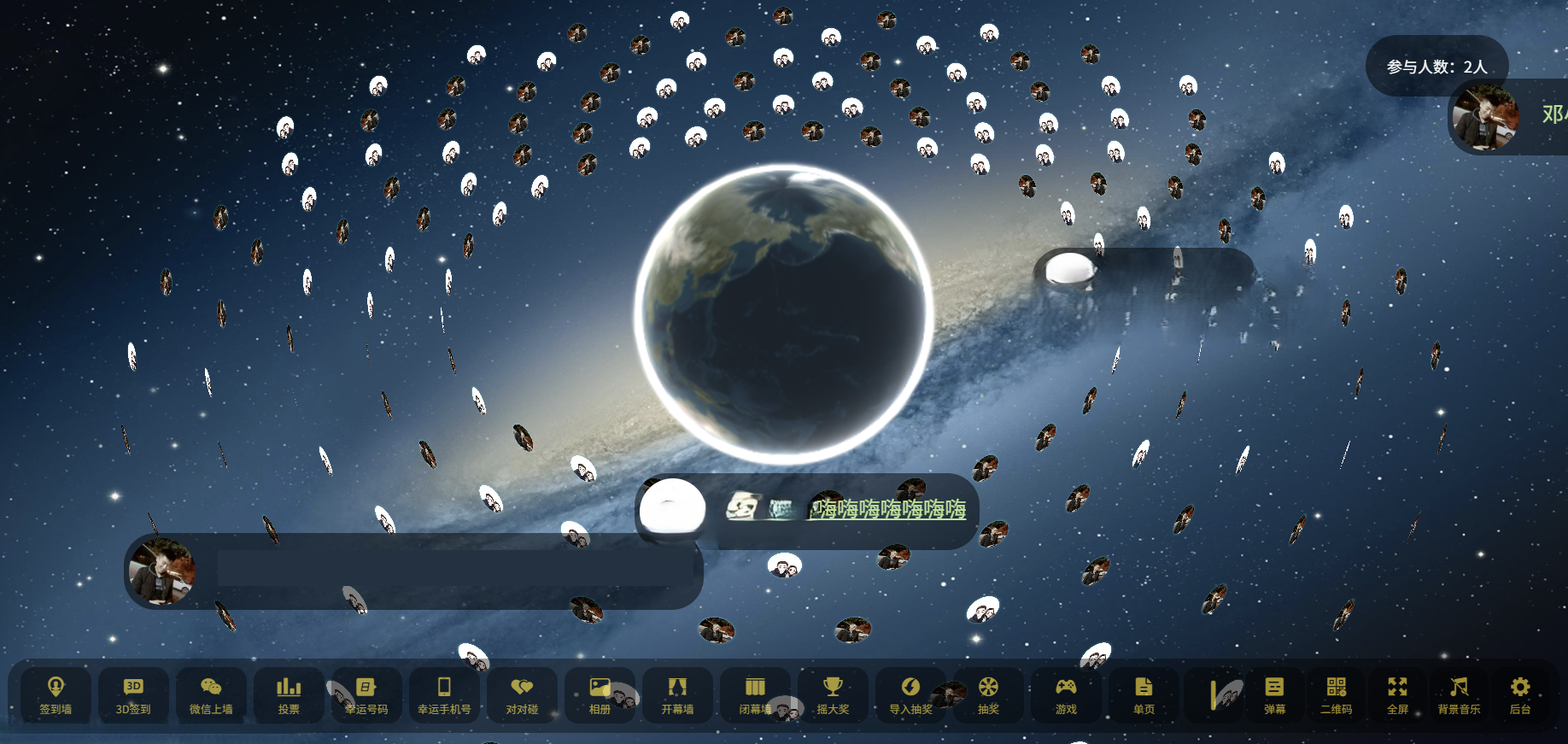Viewport: 1568px width, 744px height.
Task: Show the 开幕墙 opening wall
Action: tap(677, 694)
